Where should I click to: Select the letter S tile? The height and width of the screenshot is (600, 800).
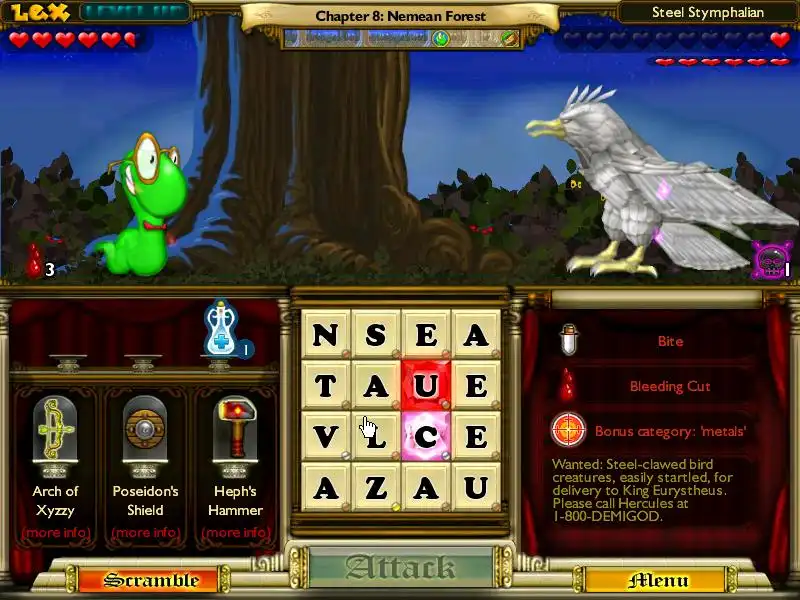pyautogui.click(x=376, y=334)
